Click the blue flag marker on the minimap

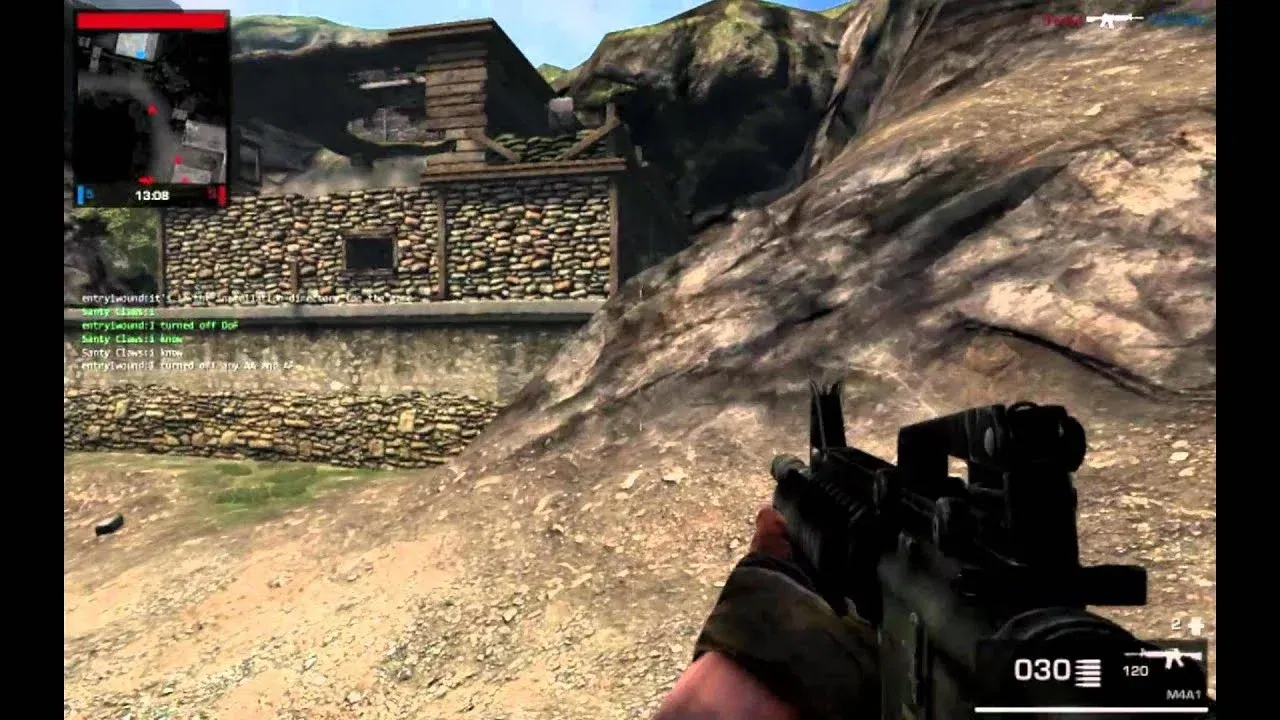tap(140, 54)
